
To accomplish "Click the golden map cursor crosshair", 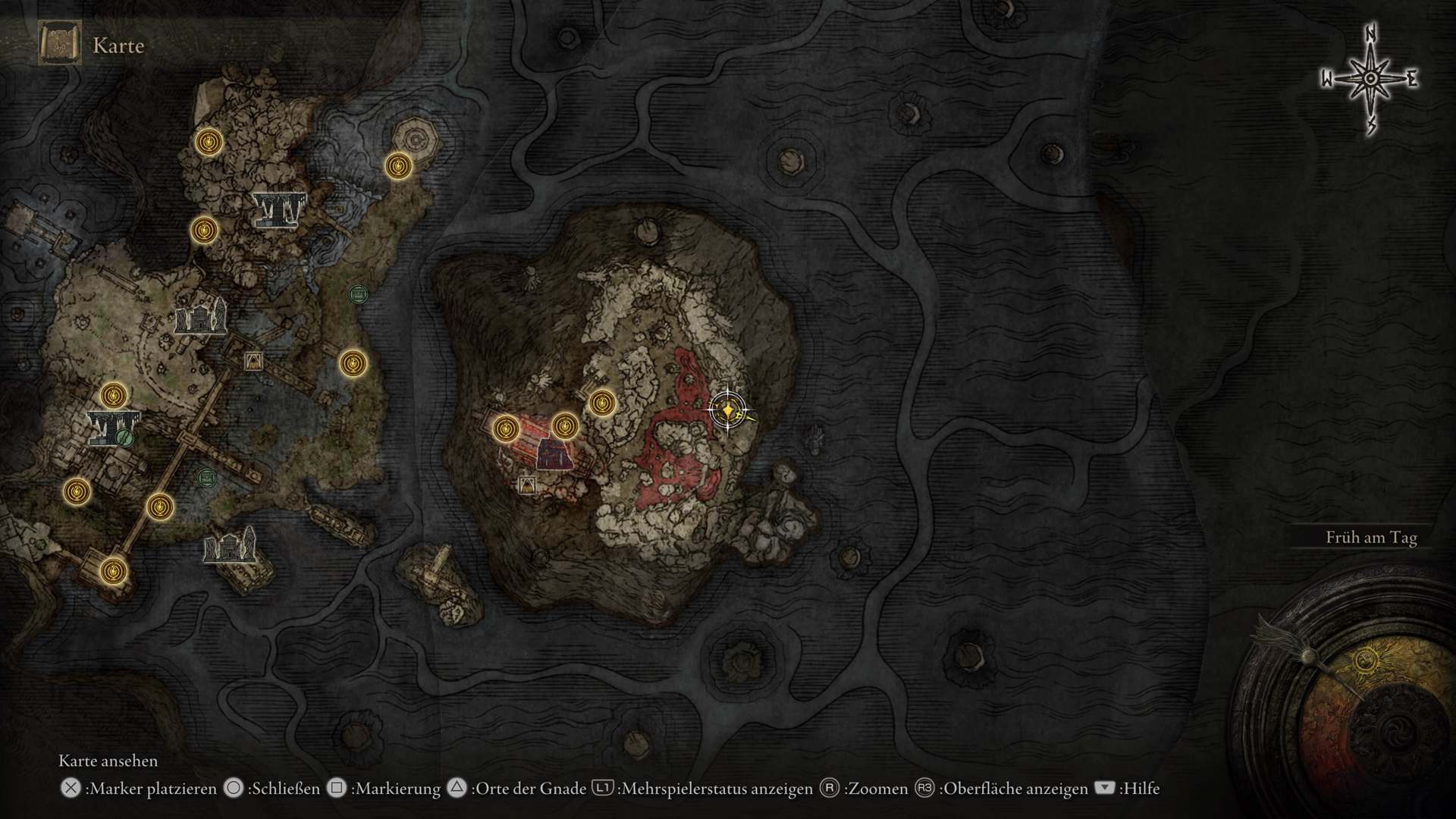I will pos(727,410).
